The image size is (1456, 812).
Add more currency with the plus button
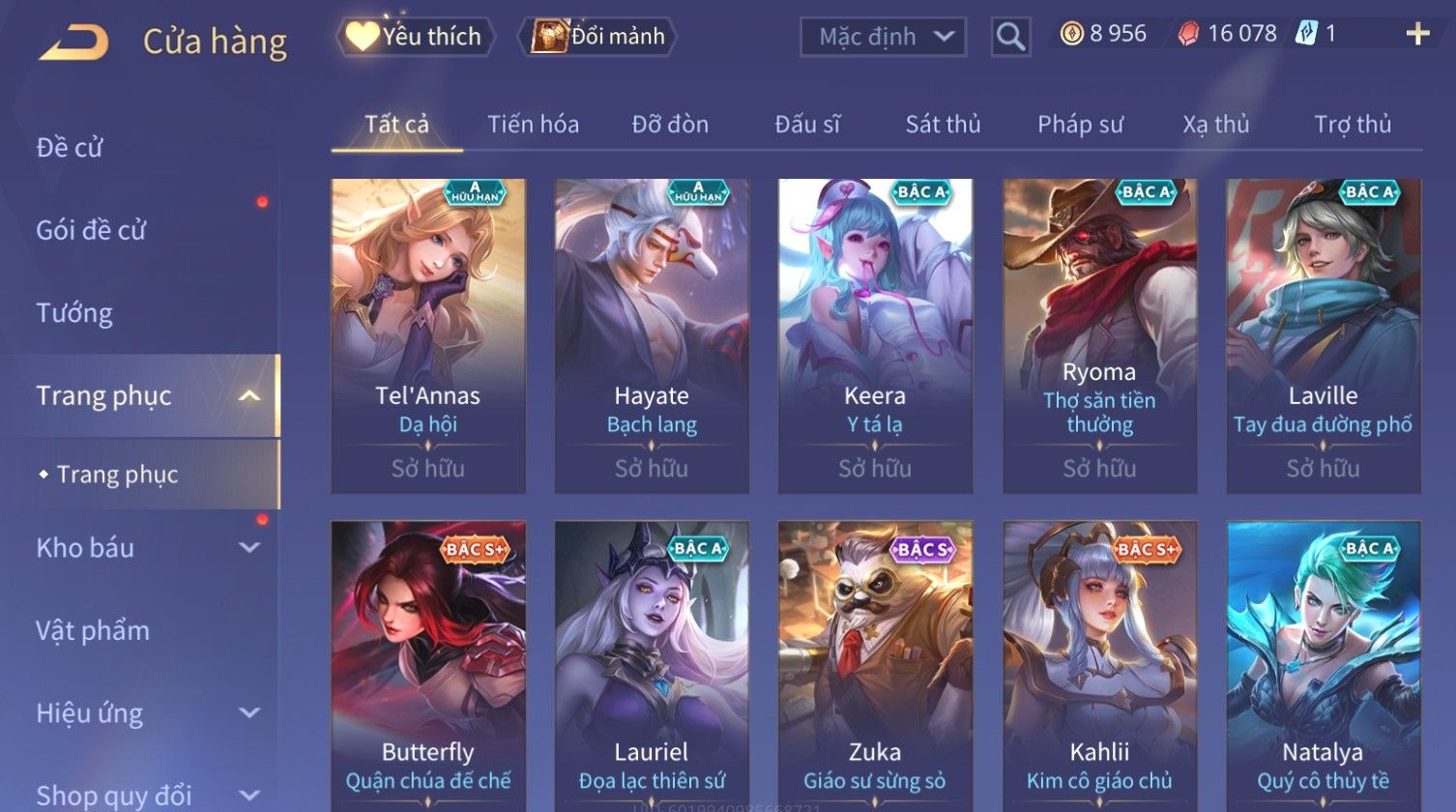(x=1417, y=35)
